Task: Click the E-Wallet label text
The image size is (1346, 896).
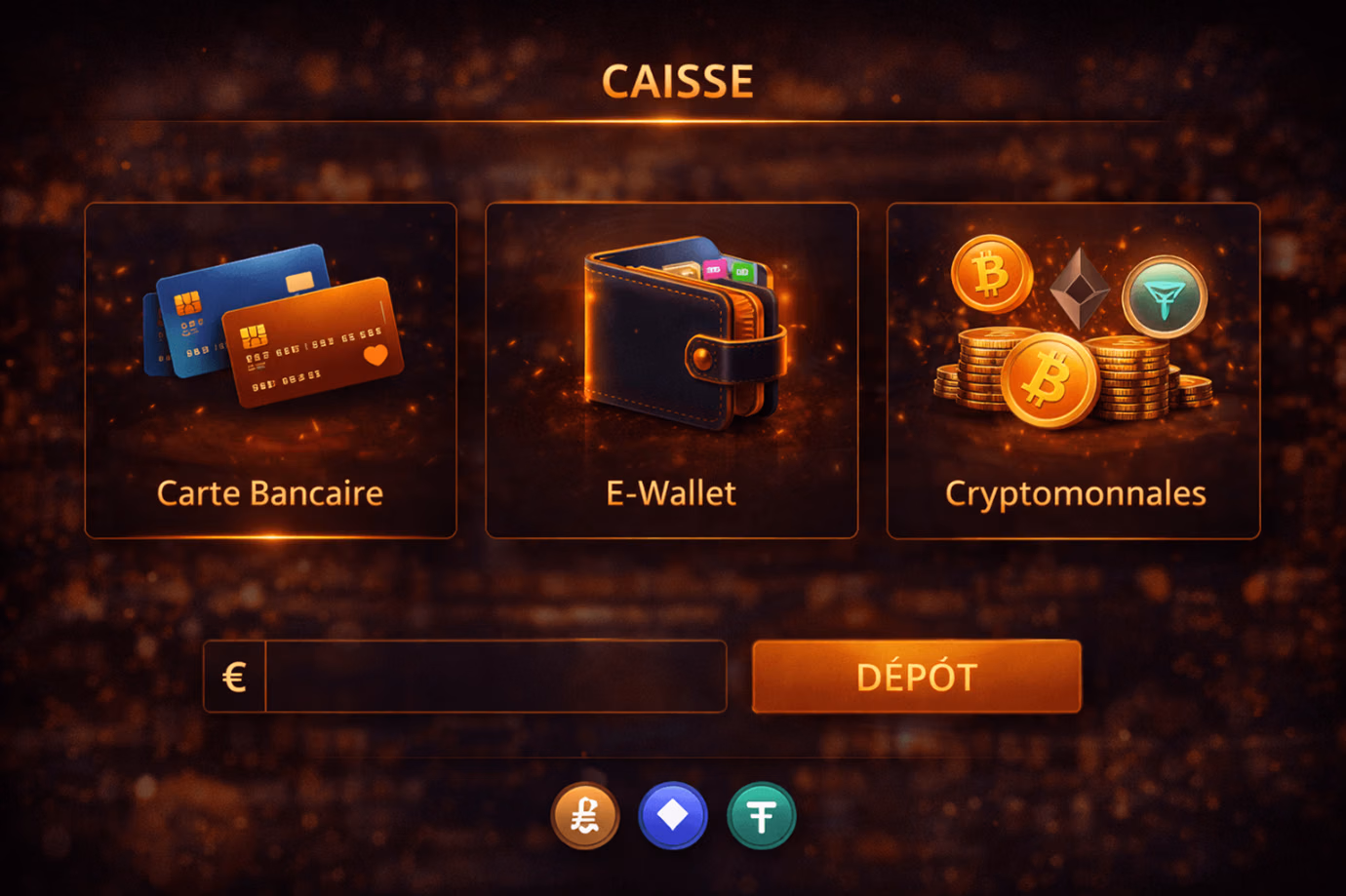Action: coord(670,493)
